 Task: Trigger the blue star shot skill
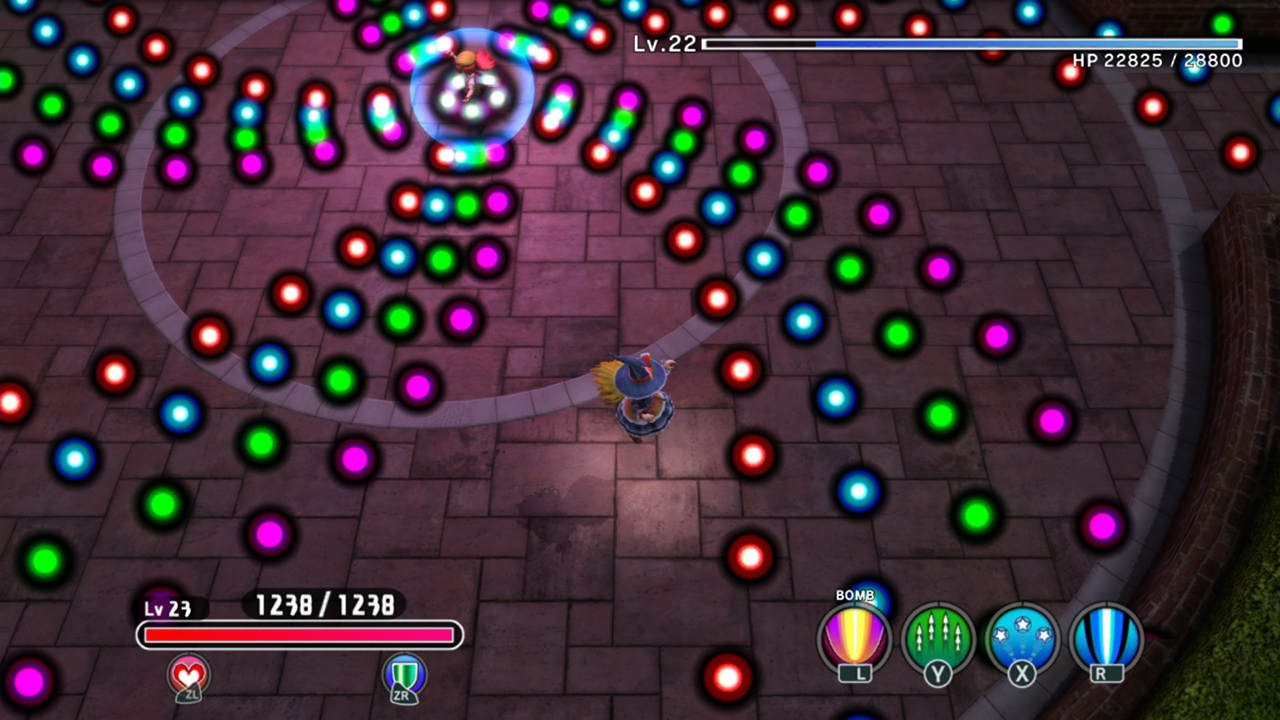point(1022,638)
